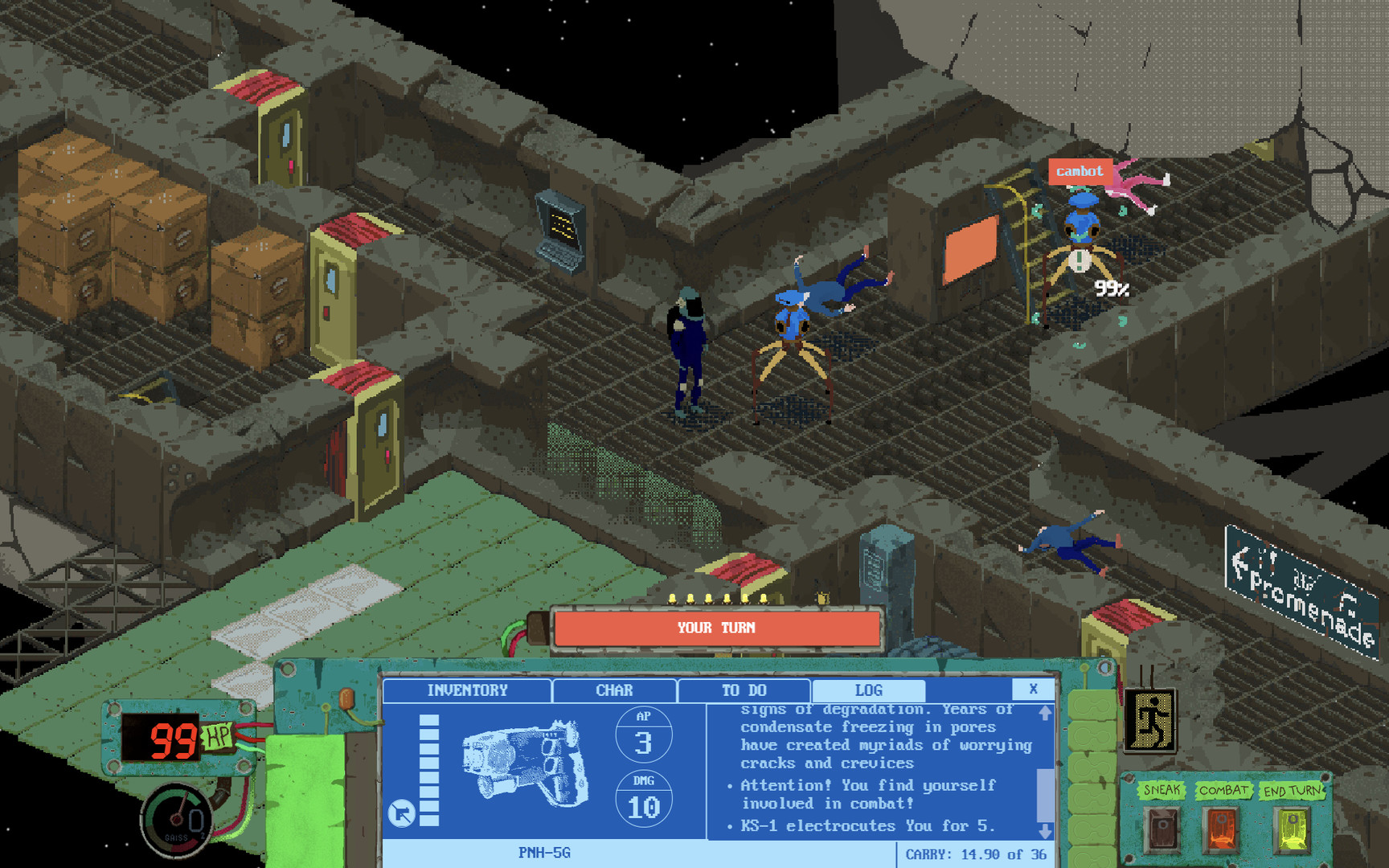1389x868 pixels.
Task: Click the holstered-weapon icon in the panel
Action: (x=403, y=812)
